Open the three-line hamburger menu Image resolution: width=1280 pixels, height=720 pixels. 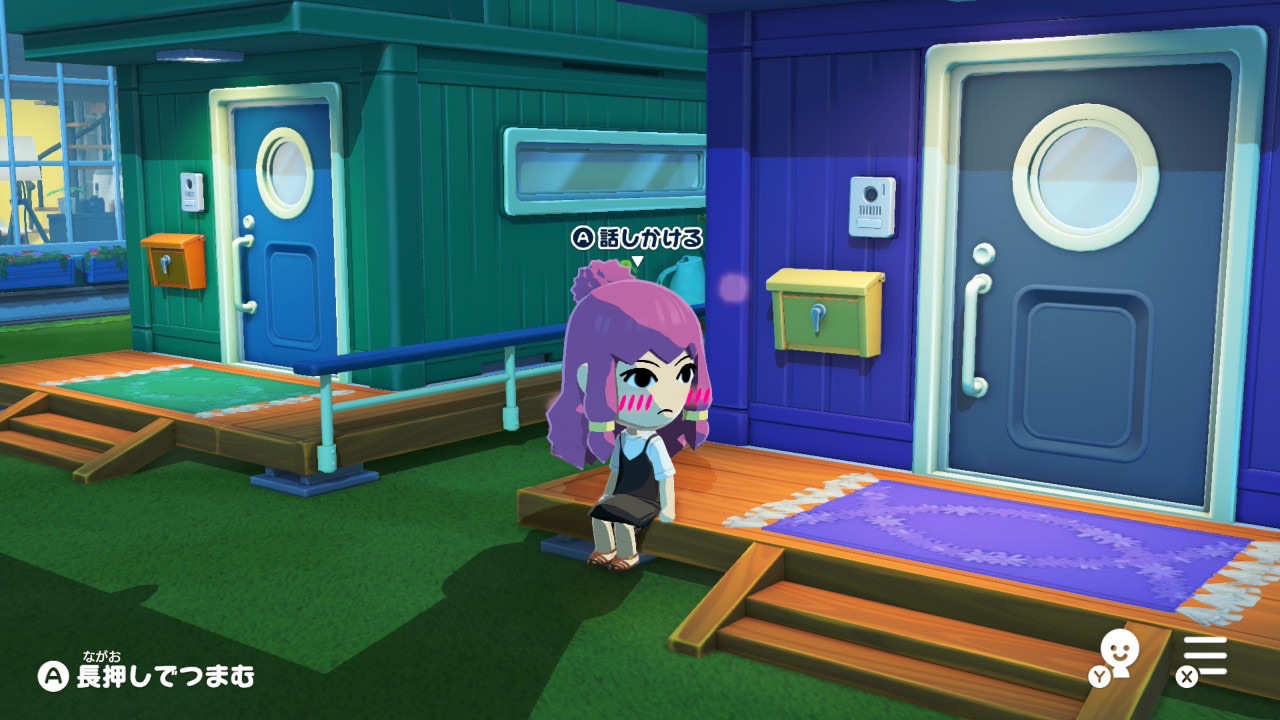click(1205, 655)
